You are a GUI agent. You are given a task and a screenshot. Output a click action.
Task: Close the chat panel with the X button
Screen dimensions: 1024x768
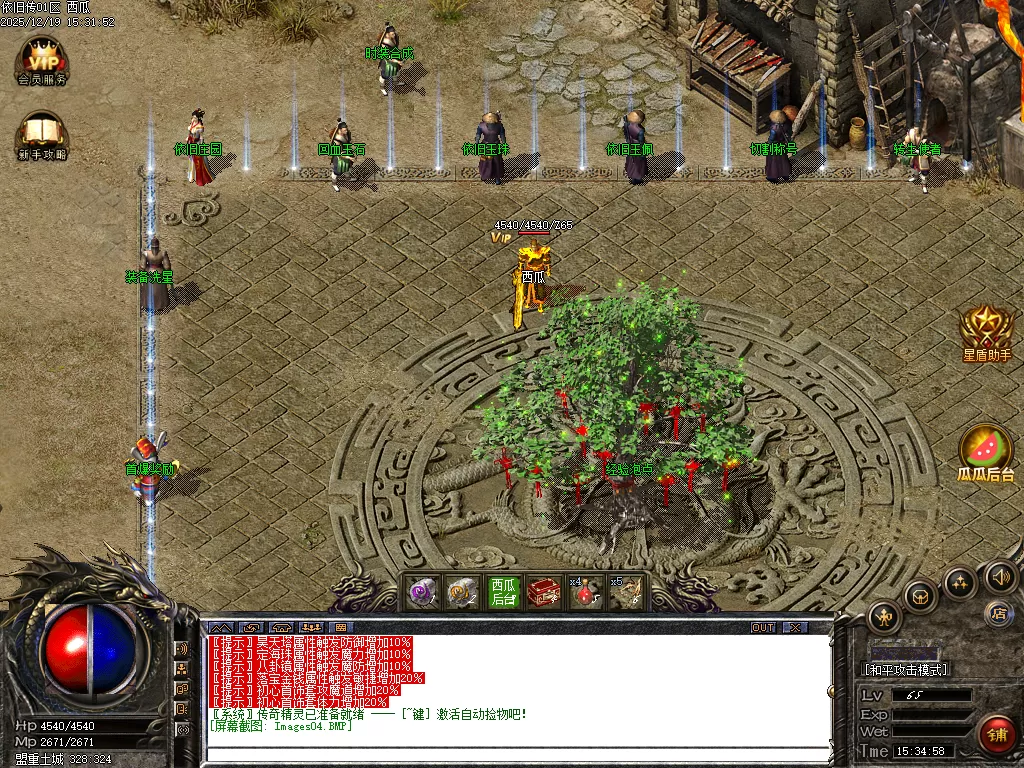[x=794, y=627]
